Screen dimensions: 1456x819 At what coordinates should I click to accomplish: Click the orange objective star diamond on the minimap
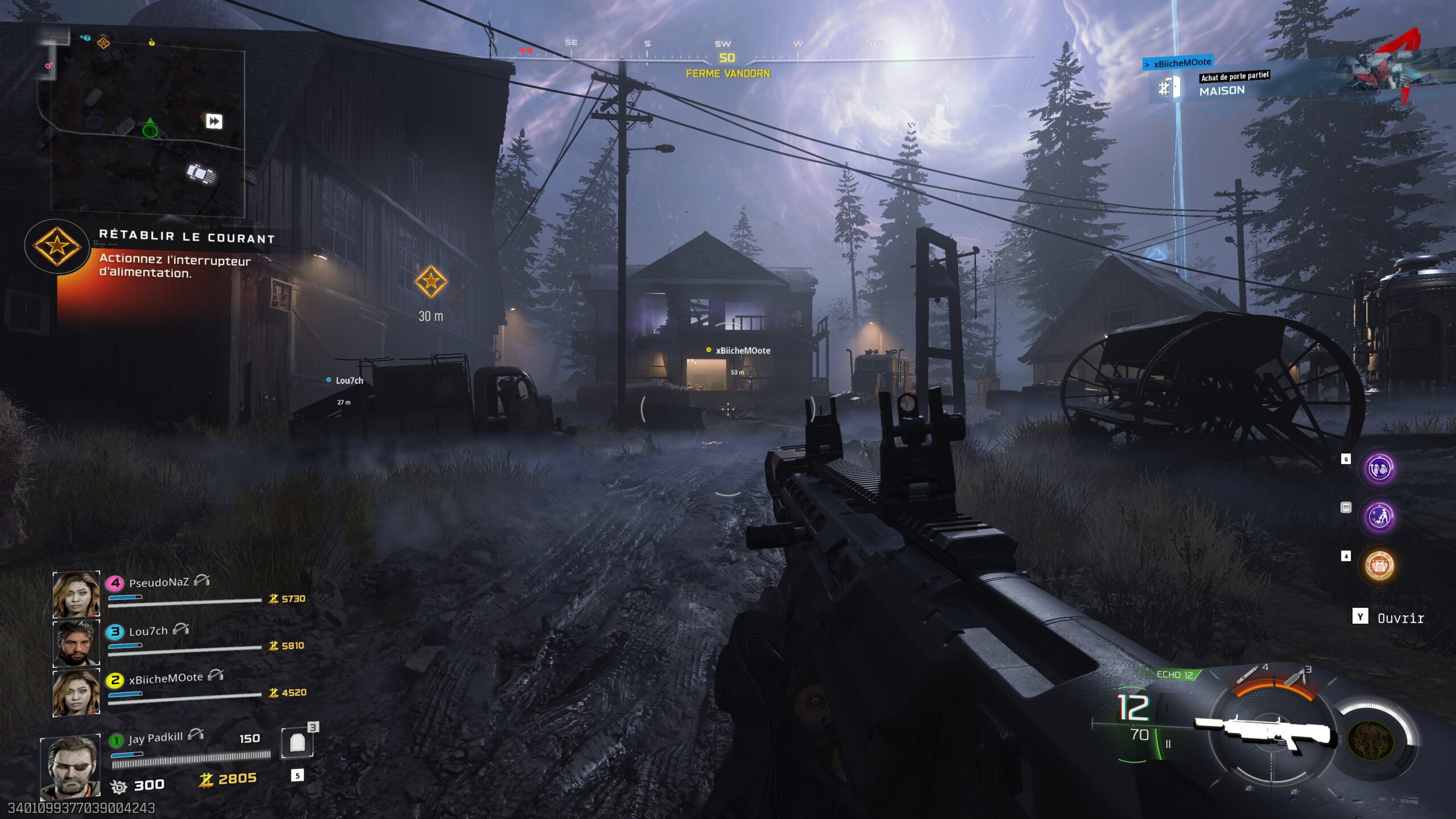coord(104,43)
